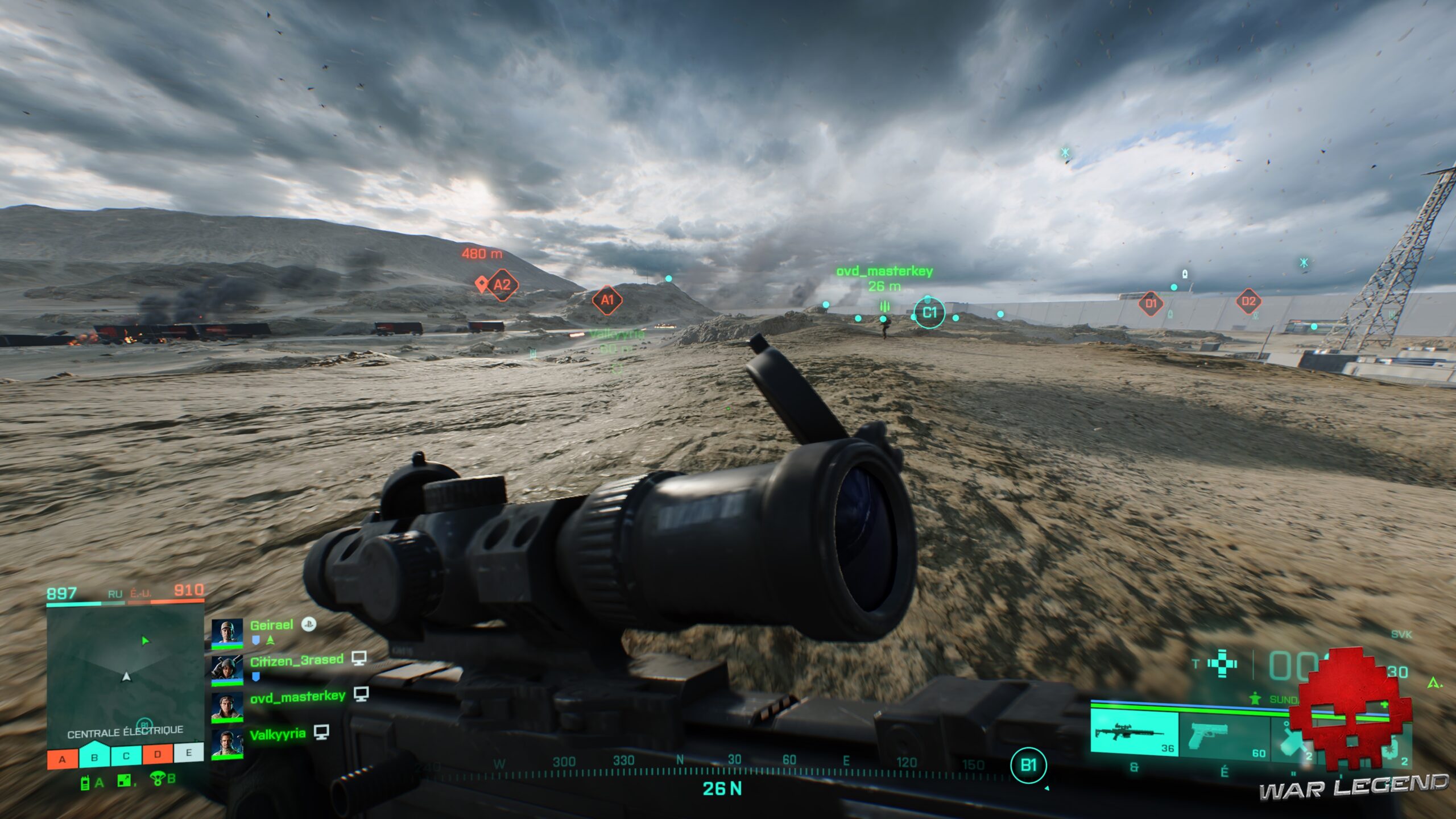The image size is (1456, 819).
Task: Select the pistol in the loadout bar
Action: tap(1208, 736)
